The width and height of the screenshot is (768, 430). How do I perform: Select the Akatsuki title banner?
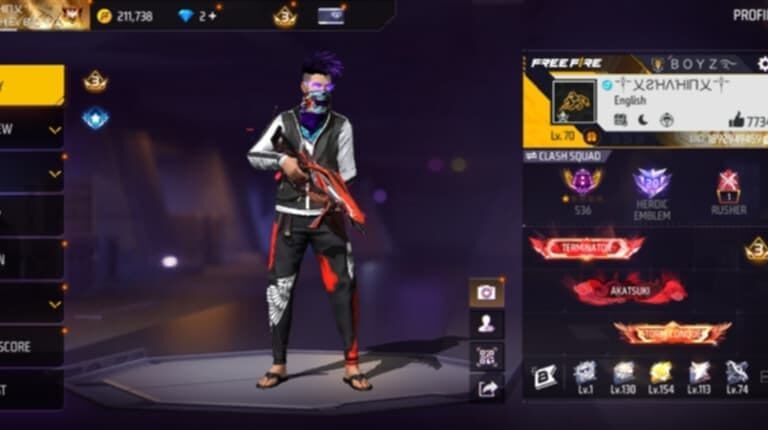click(624, 290)
